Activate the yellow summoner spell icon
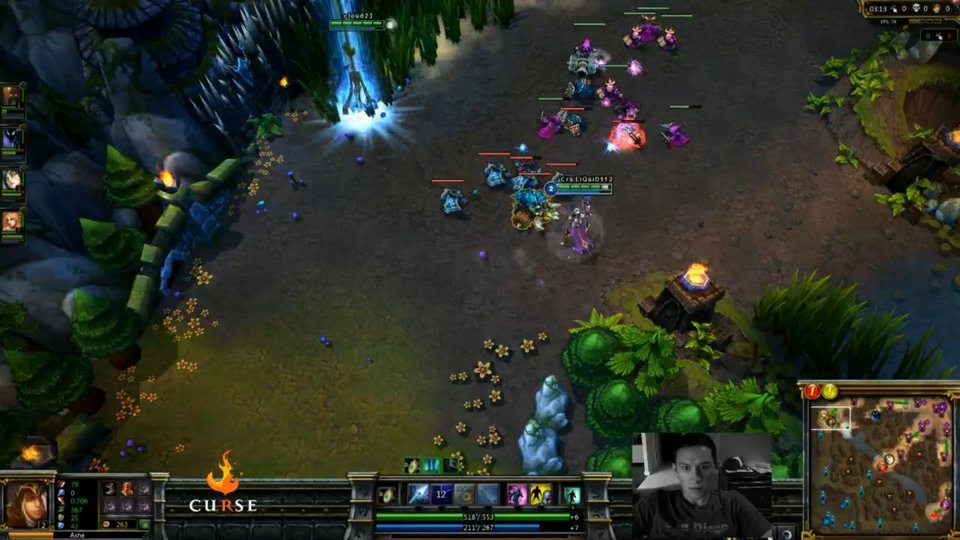960x540 pixels. [x=540, y=494]
